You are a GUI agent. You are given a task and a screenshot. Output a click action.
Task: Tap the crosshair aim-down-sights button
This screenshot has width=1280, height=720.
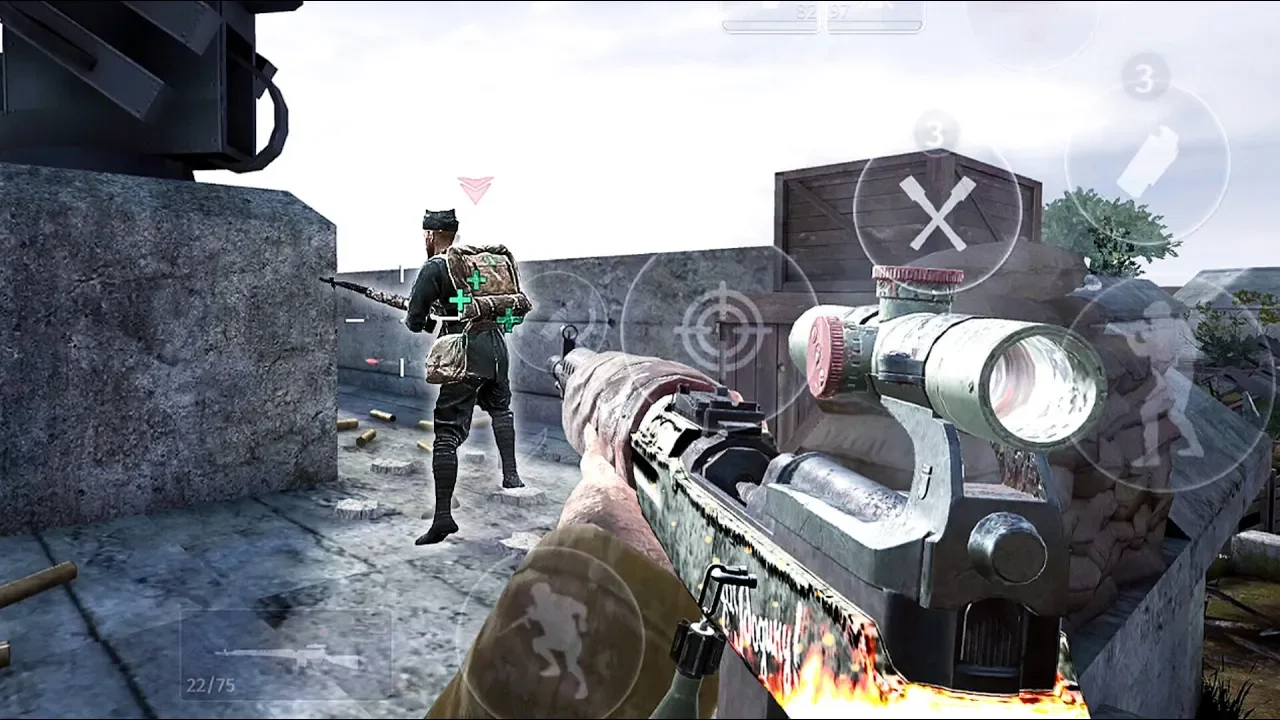click(721, 326)
